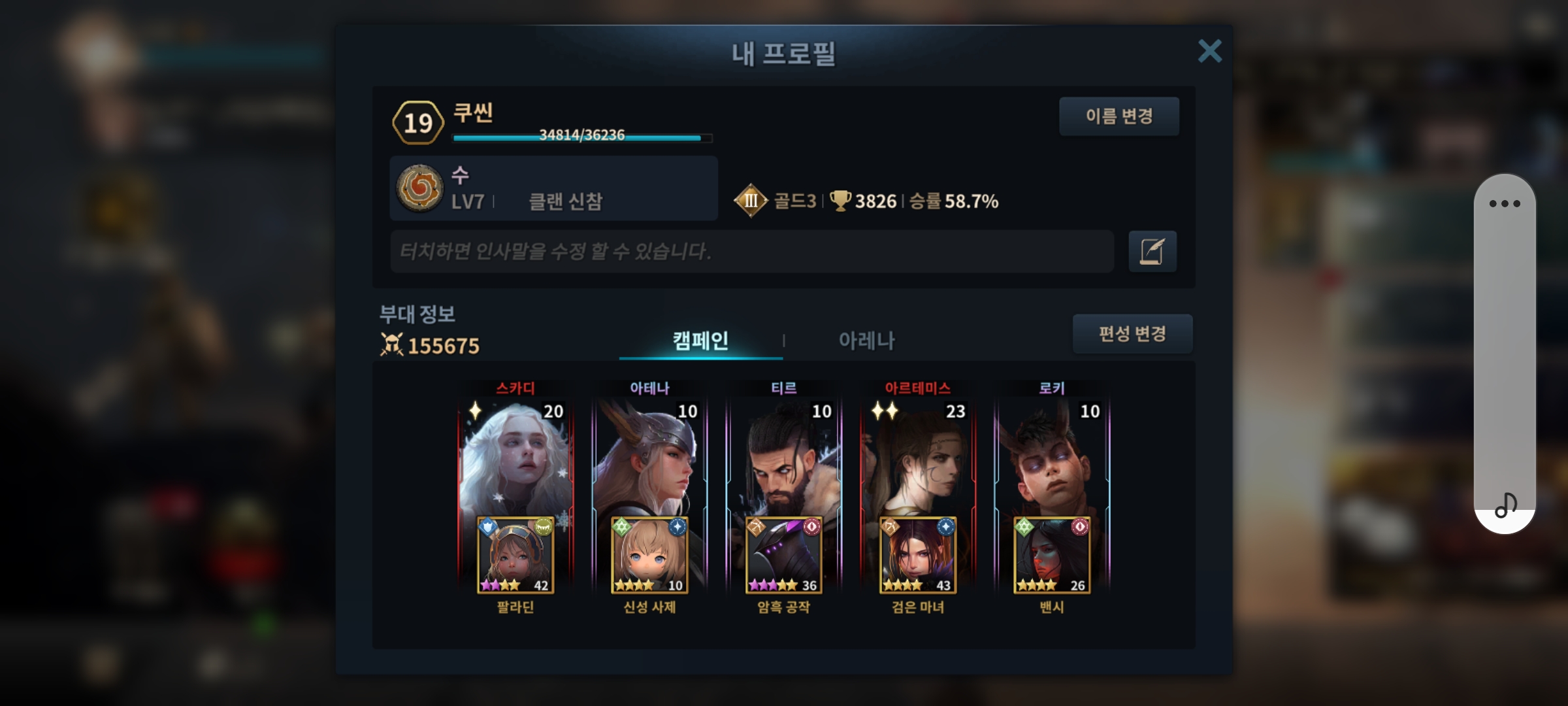
Task: Select the 캠페인 tab
Action: click(700, 341)
